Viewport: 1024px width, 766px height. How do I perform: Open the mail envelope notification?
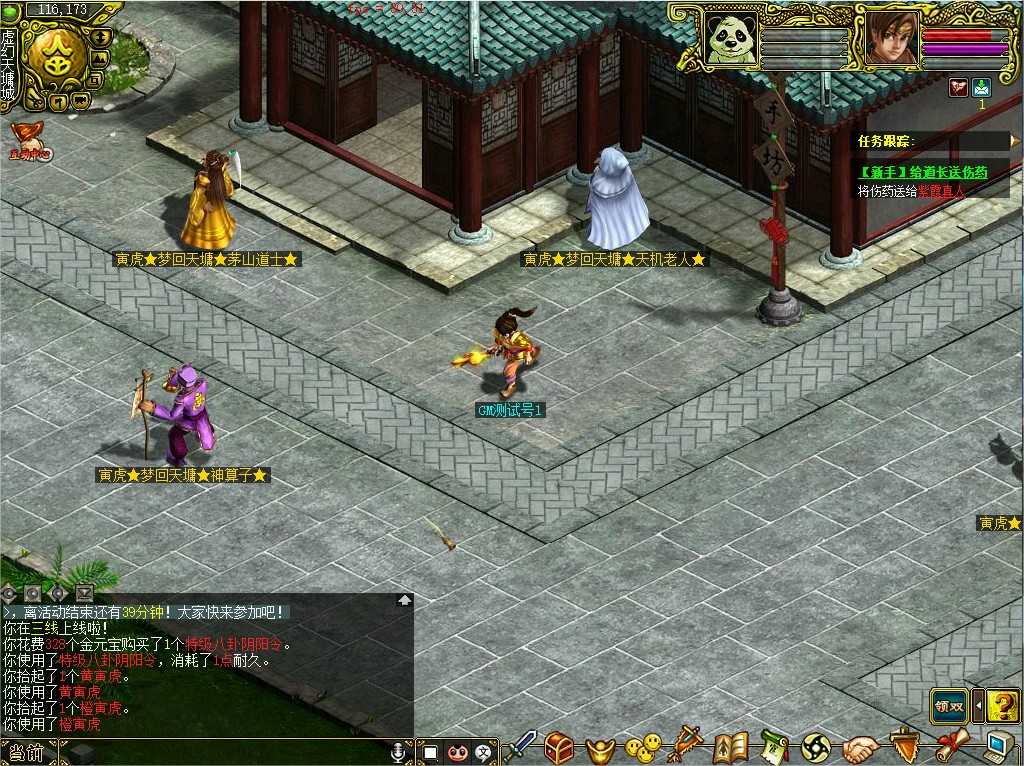(981, 87)
